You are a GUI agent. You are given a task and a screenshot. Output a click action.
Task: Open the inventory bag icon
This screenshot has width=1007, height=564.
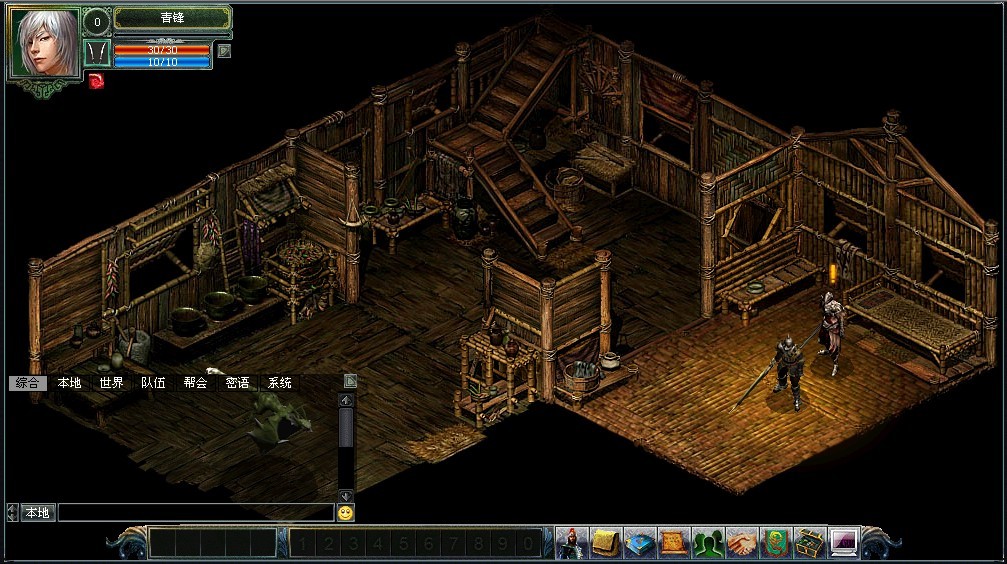(605, 542)
